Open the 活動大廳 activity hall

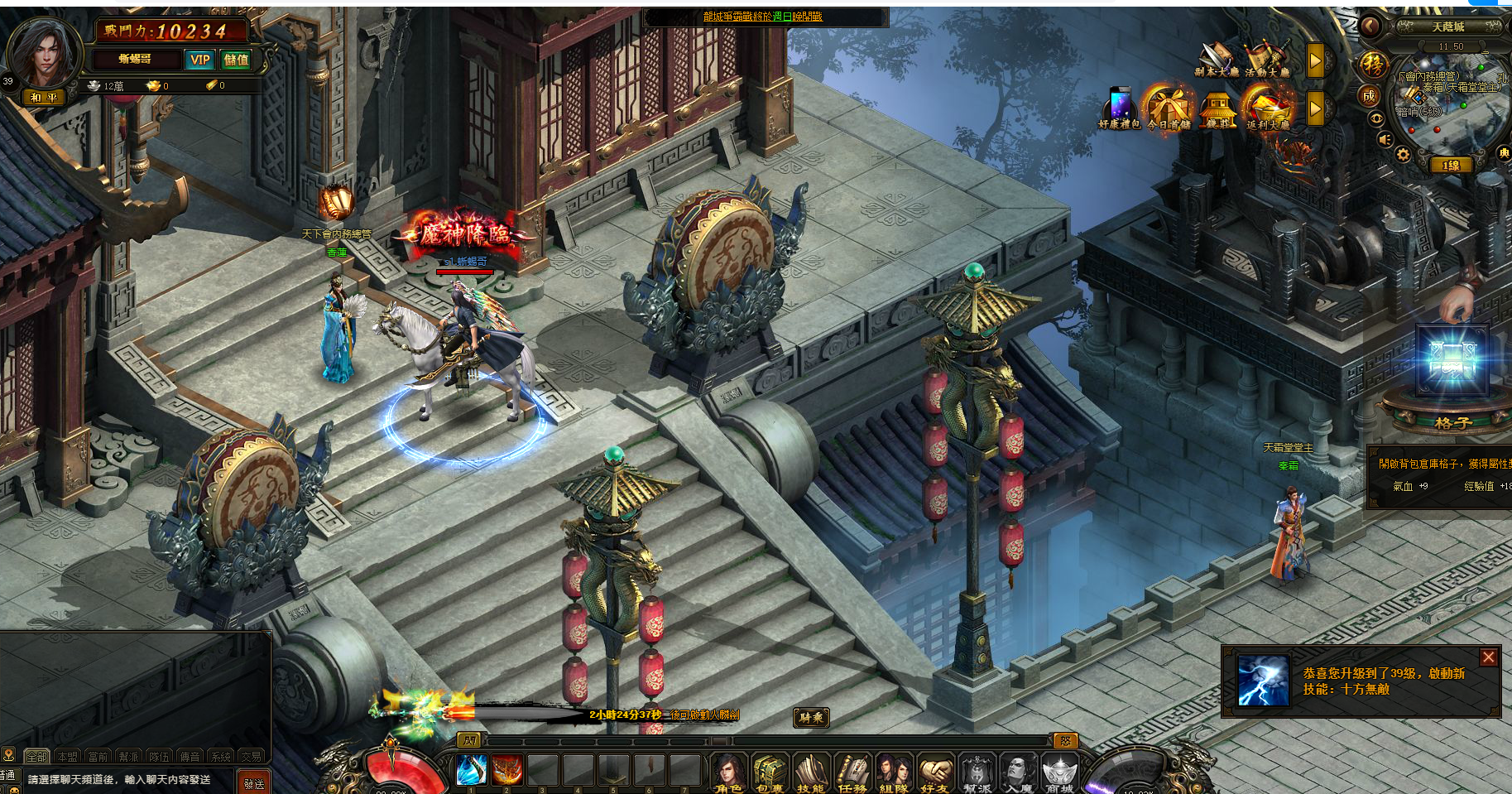[x=1266, y=60]
